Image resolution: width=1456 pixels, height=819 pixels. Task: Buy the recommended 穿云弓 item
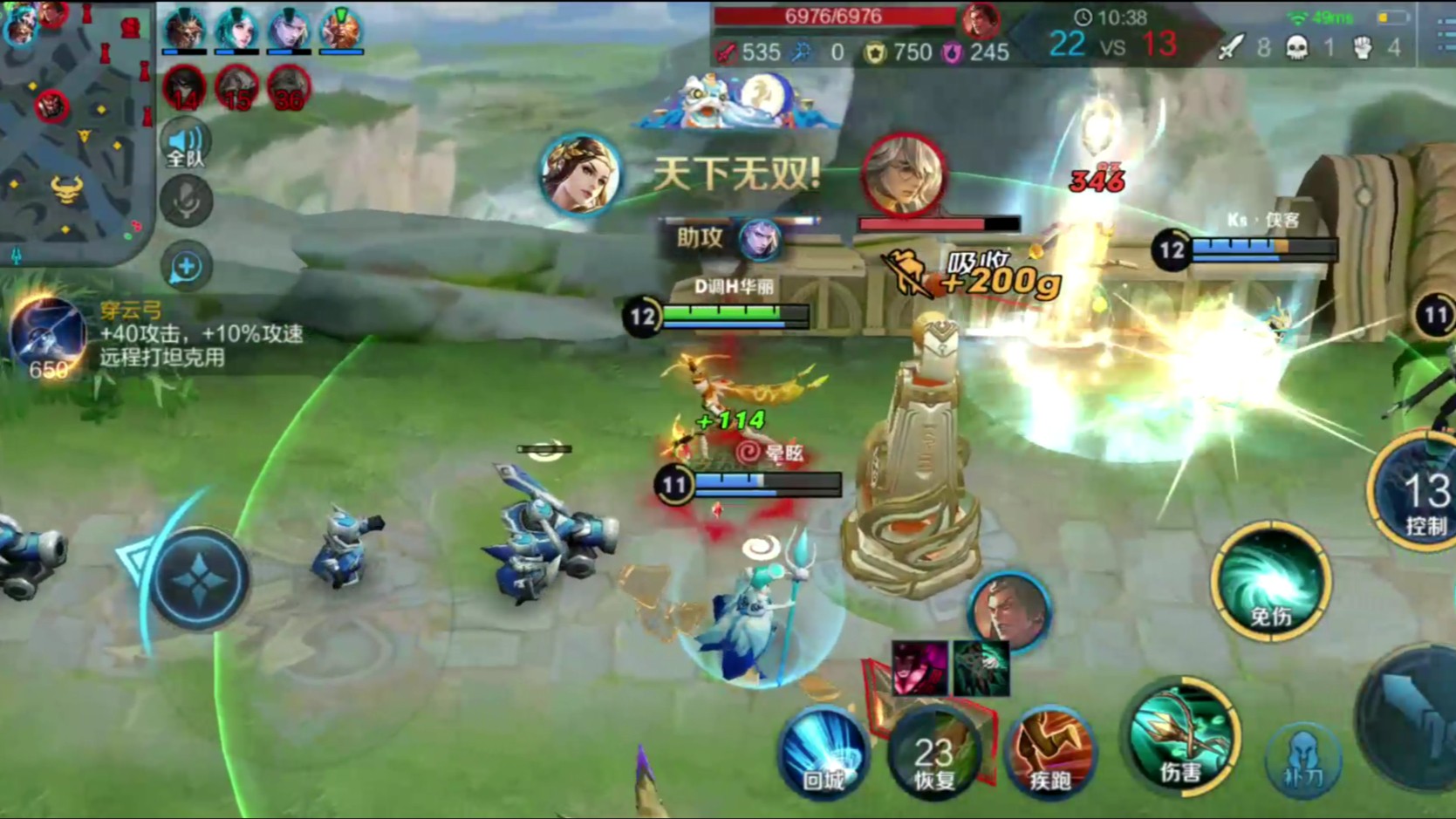tap(48, 338)
